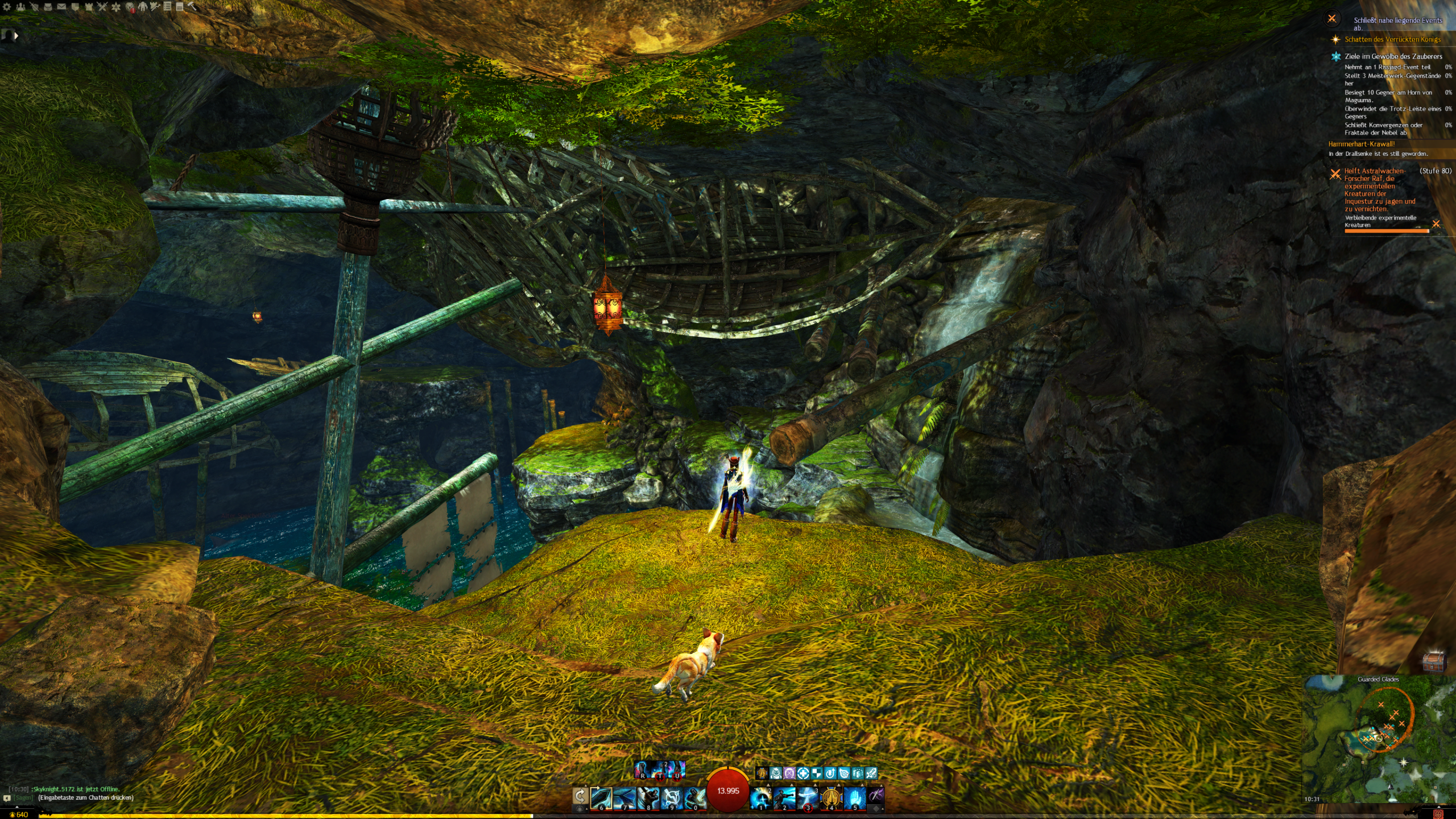This screenshot has height=819, width=1456.
Task: Use the healing skill on slot 1
Action: point(760,798)
